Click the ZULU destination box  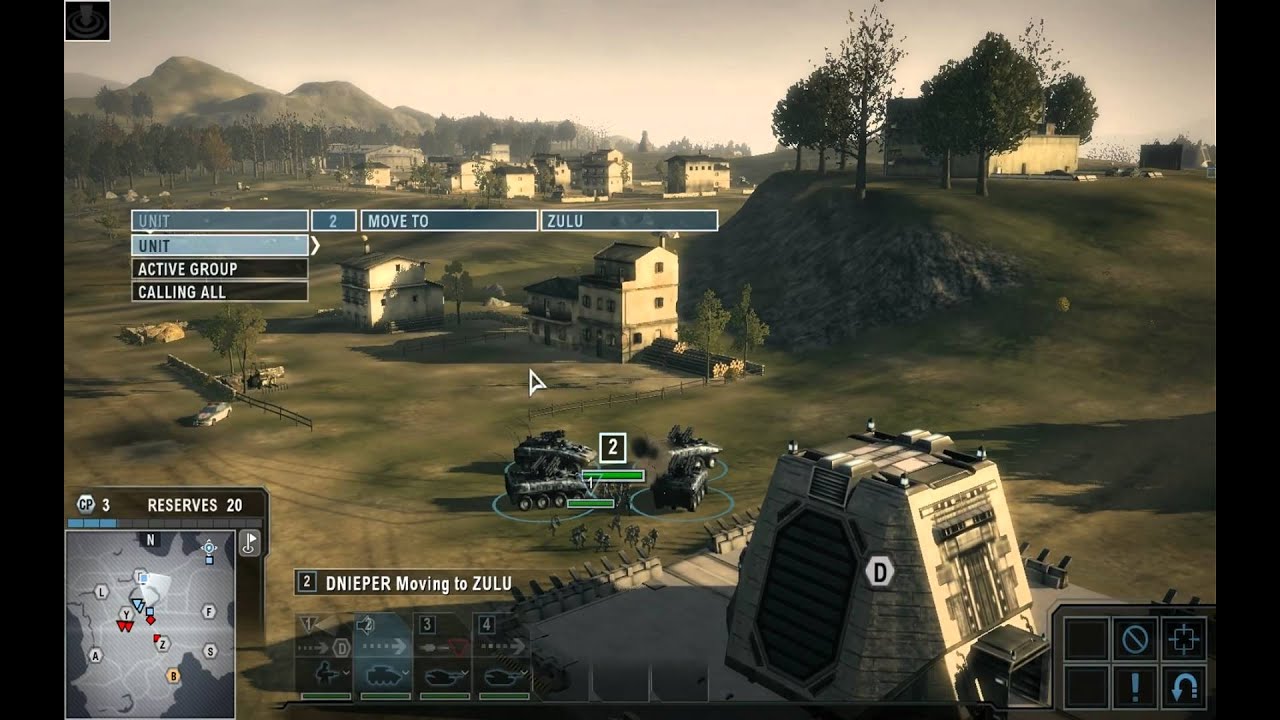click(628, 221)
